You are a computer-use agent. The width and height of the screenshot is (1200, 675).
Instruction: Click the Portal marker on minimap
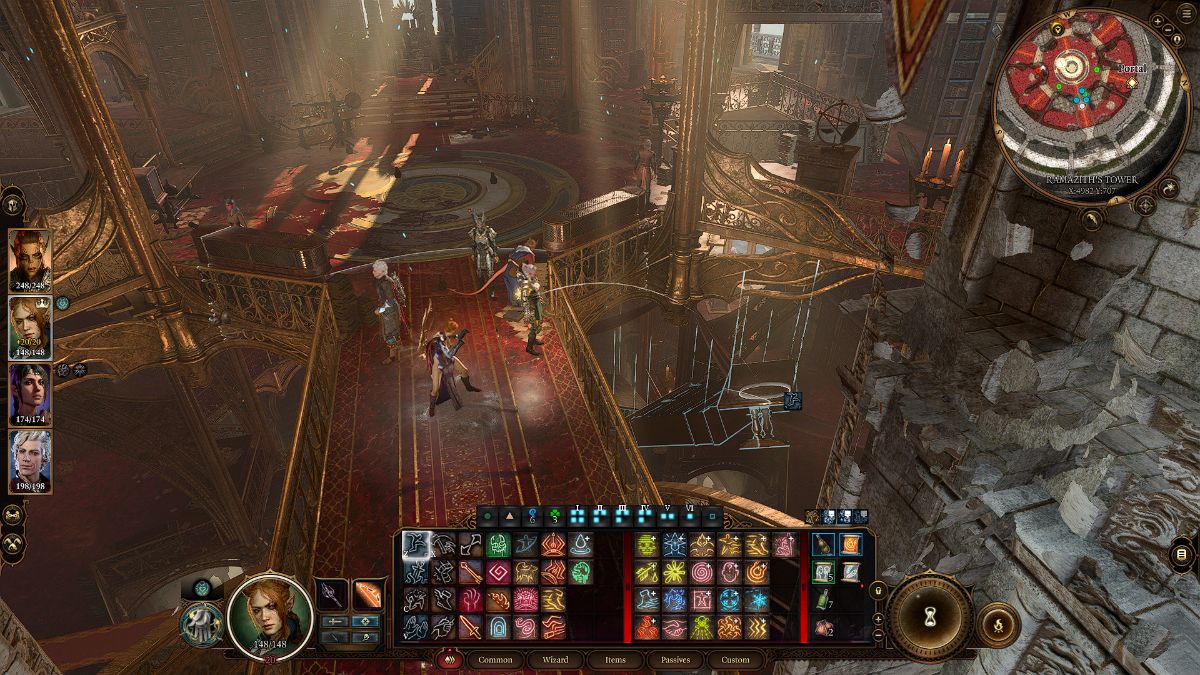point(1131,81)
